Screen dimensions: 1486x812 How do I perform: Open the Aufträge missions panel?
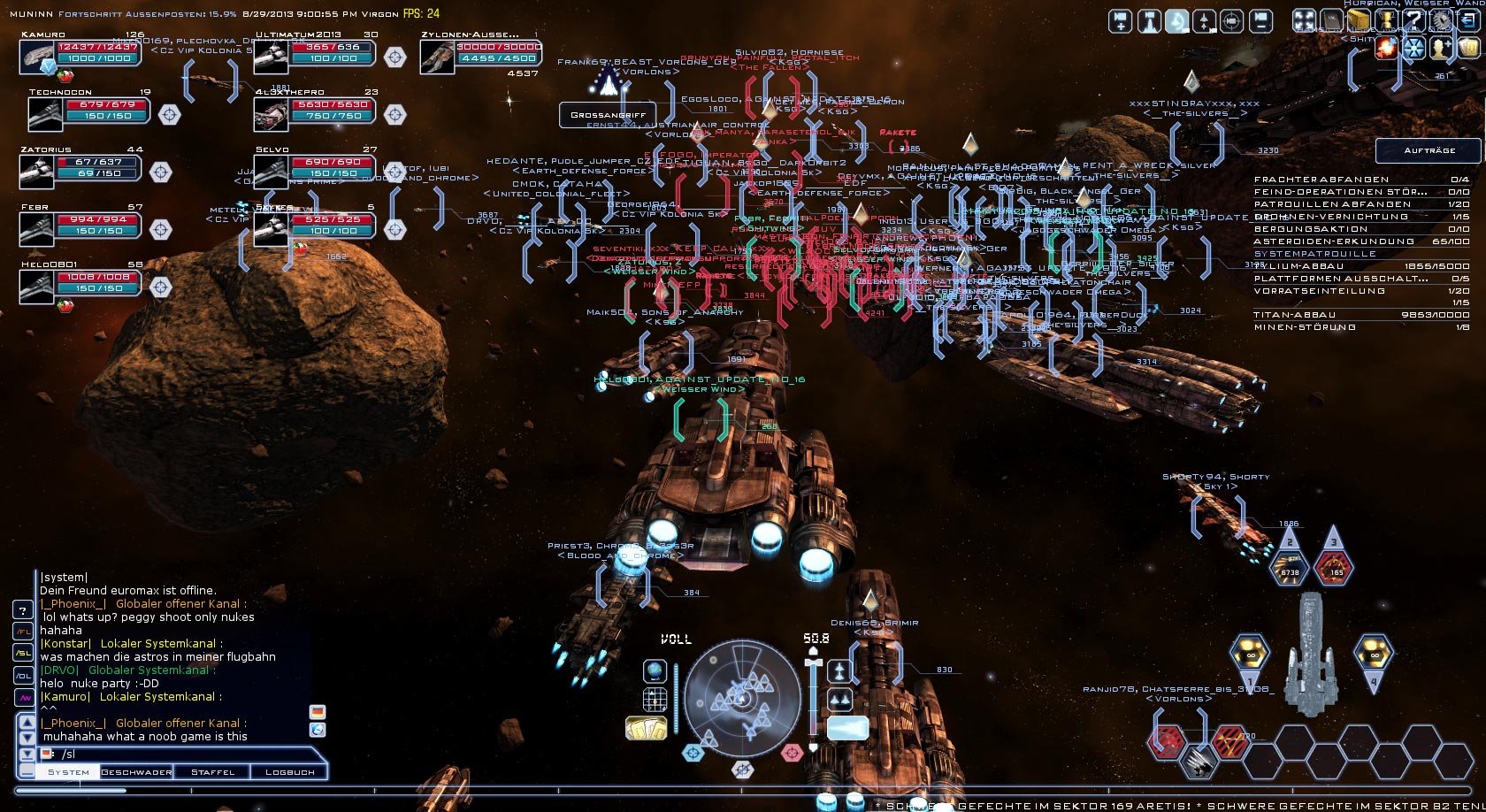tap(1429, 150)
